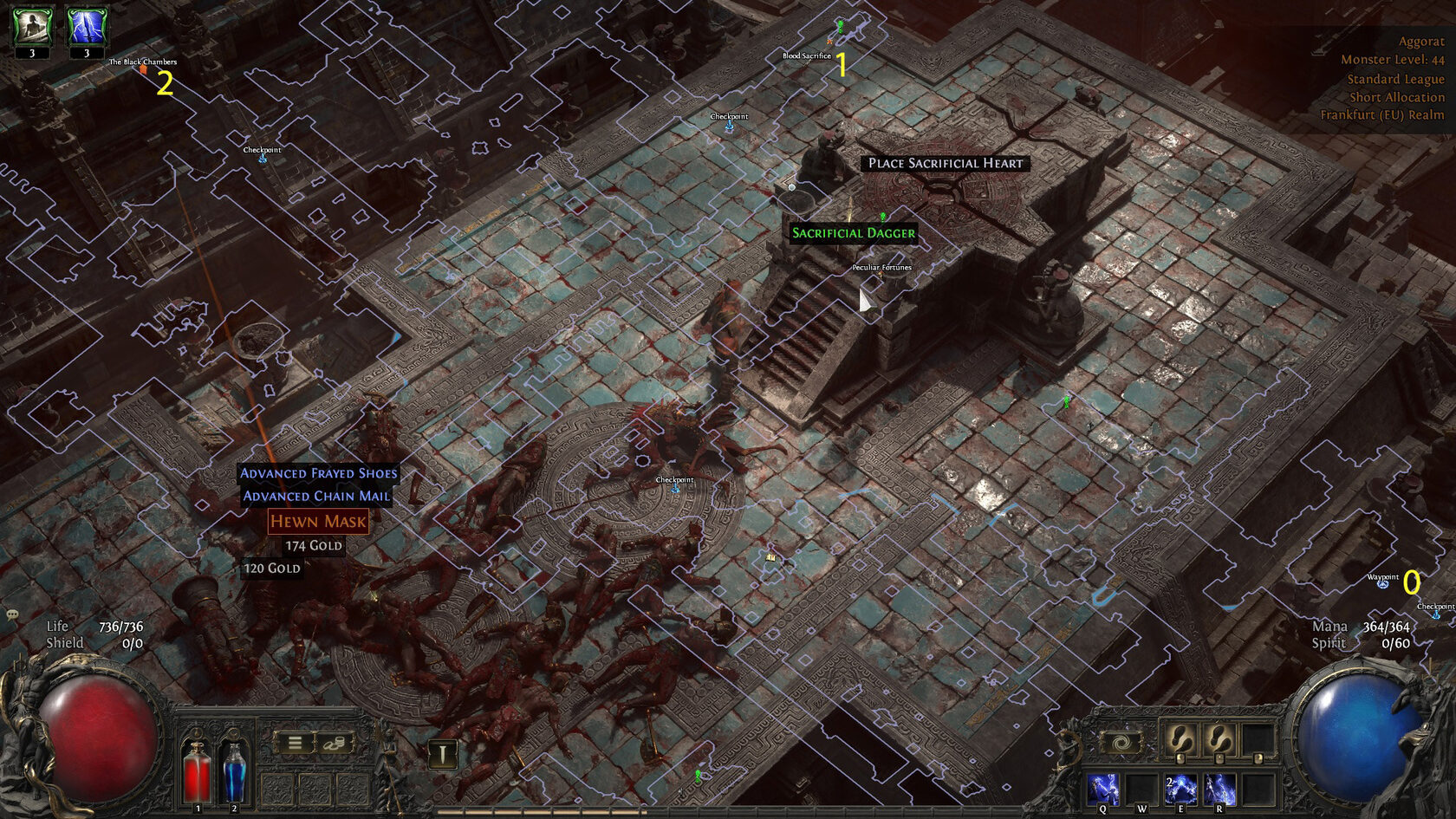Viewport: 1456px width, 819px height.
Task: Inspect the grey figure buff icon
Action: [32, 27]
